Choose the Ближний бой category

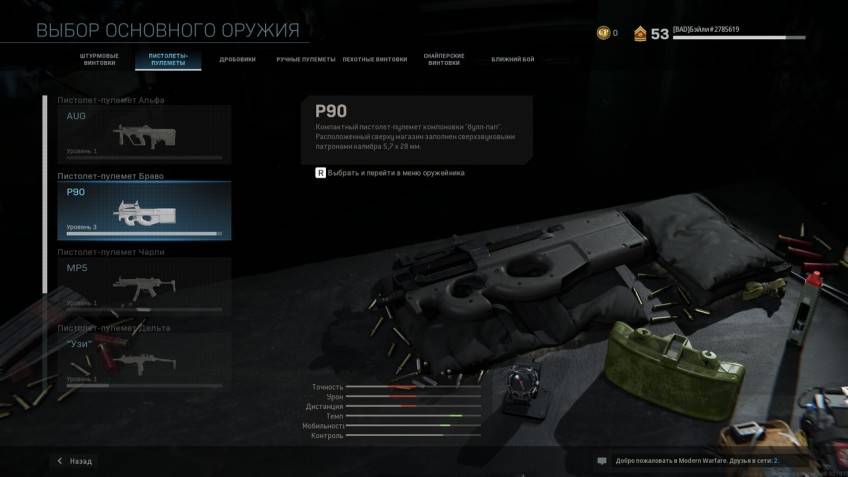(512, 59)
